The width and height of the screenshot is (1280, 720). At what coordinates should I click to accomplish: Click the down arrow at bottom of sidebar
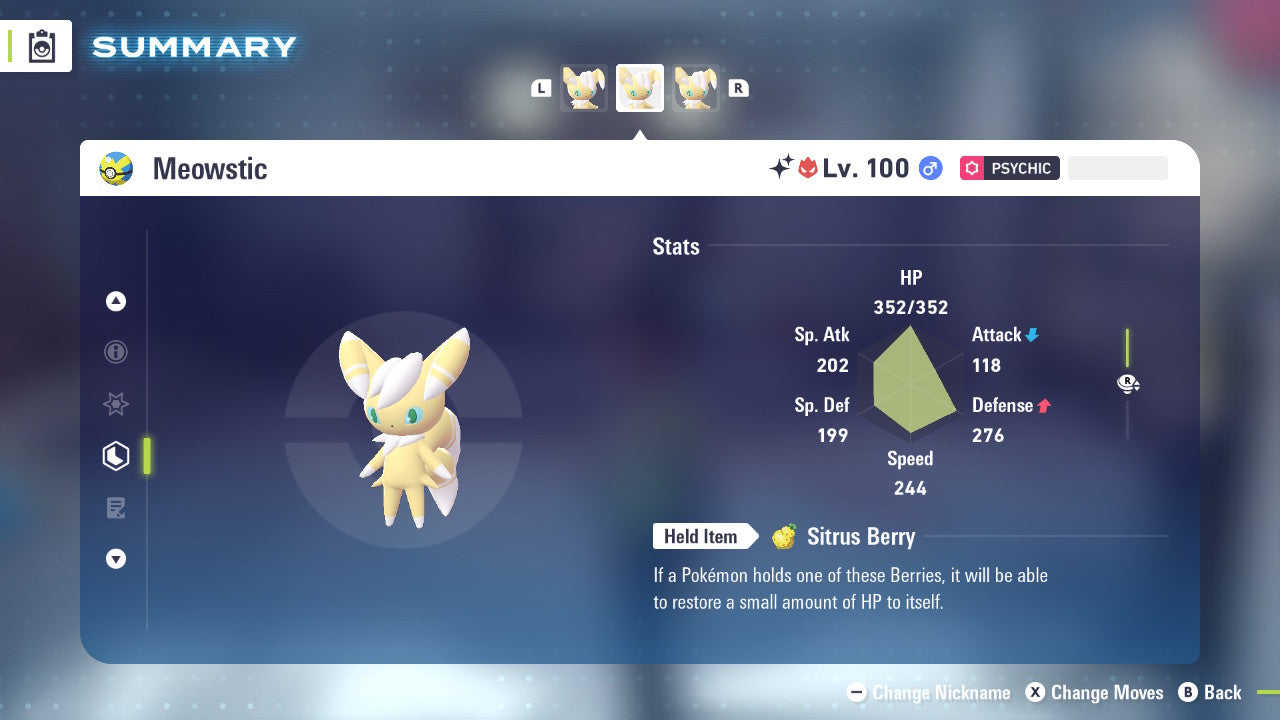[x=115, y=559]
